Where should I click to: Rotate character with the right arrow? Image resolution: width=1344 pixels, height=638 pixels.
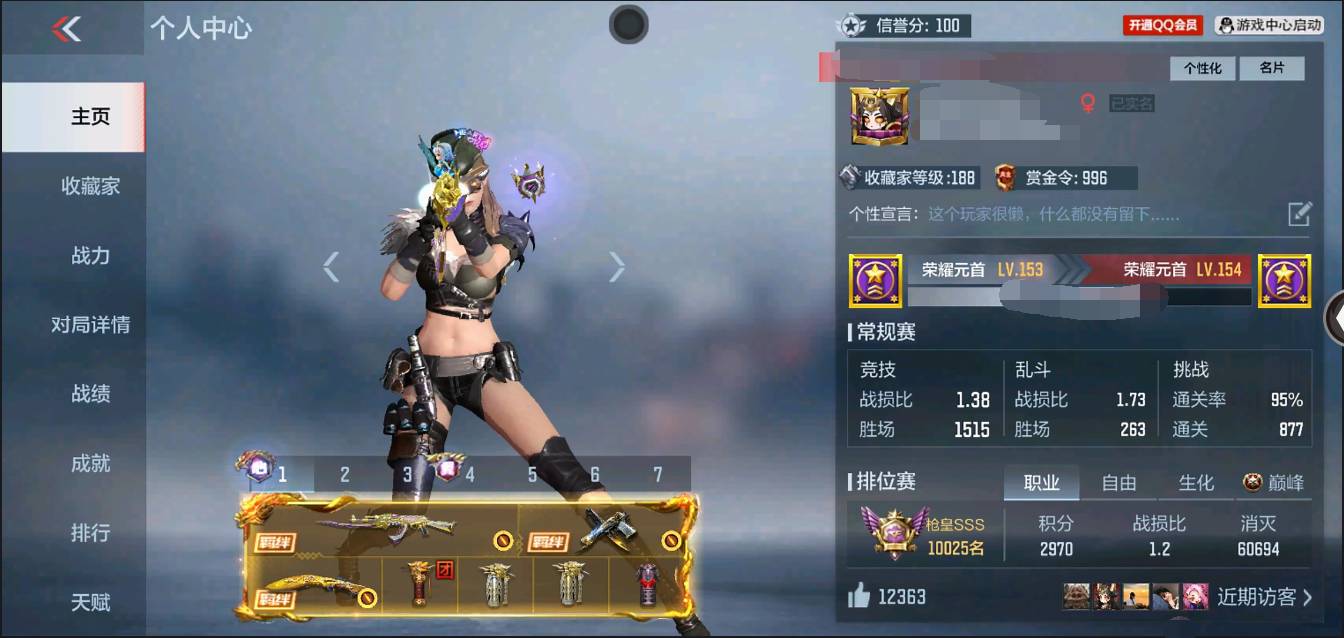point(617,266)
